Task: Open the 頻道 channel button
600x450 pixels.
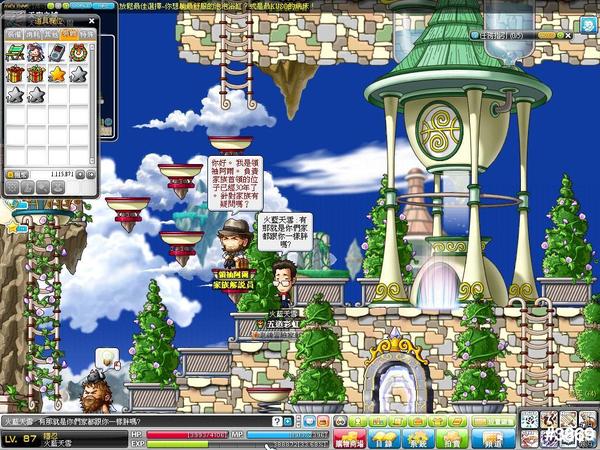Action: click(x=492, y=439)
